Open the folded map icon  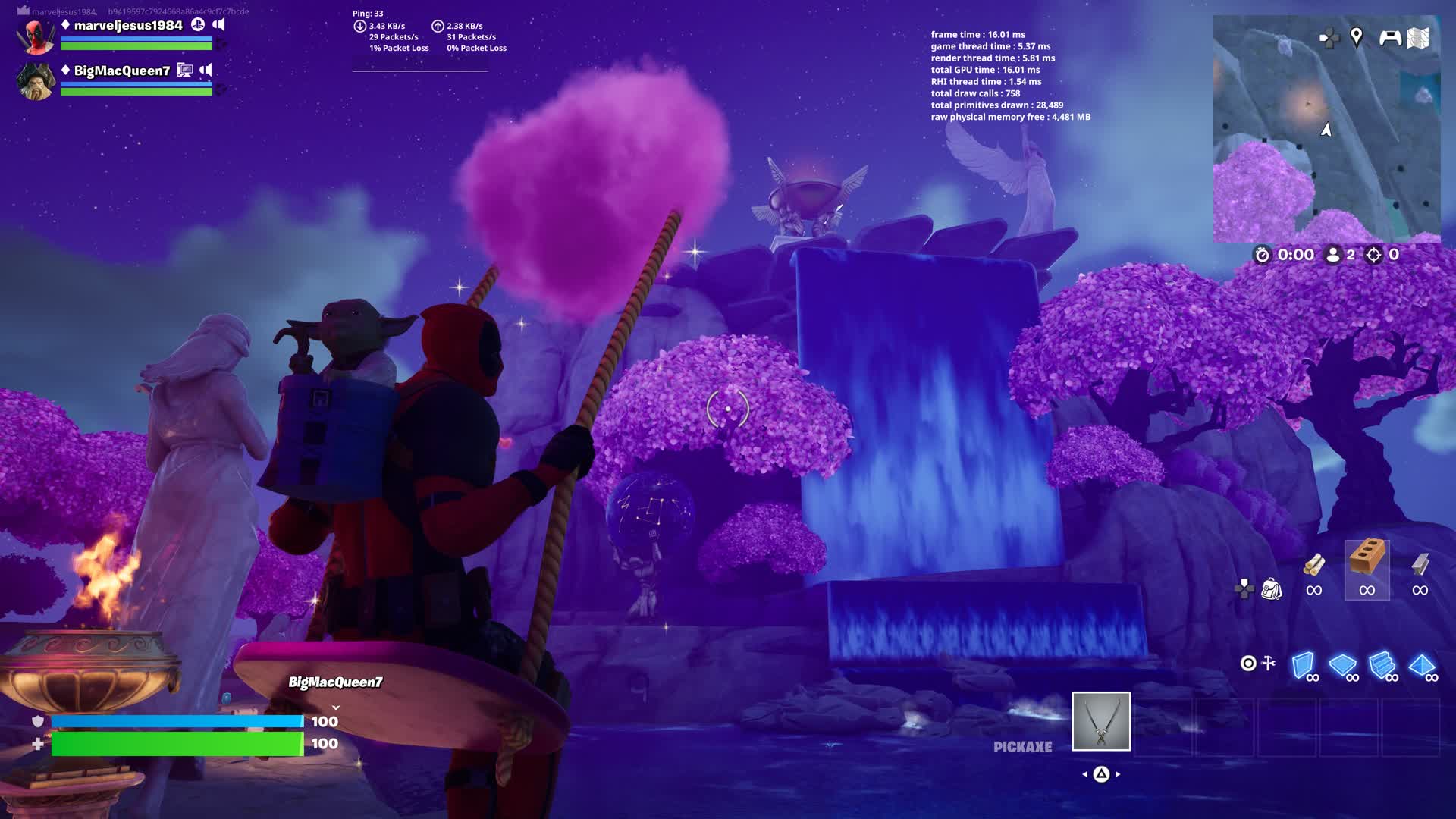(1418, 38)
